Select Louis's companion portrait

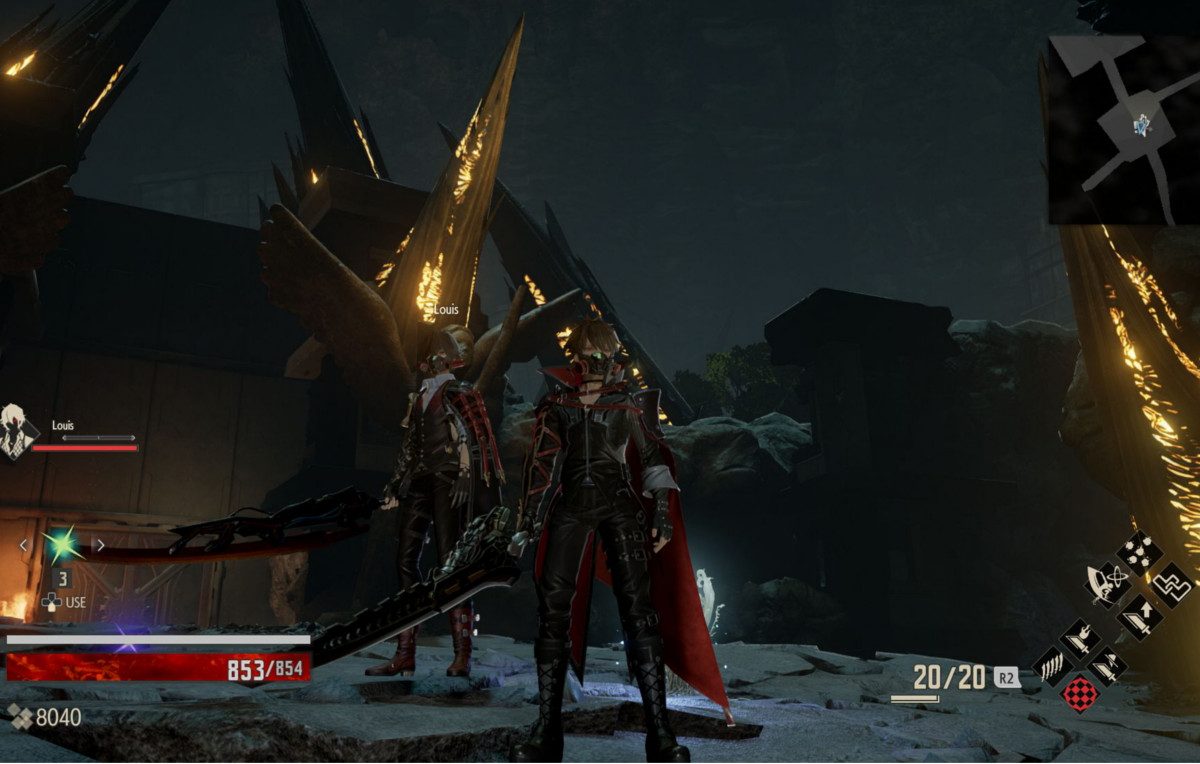tap(16, 432)
